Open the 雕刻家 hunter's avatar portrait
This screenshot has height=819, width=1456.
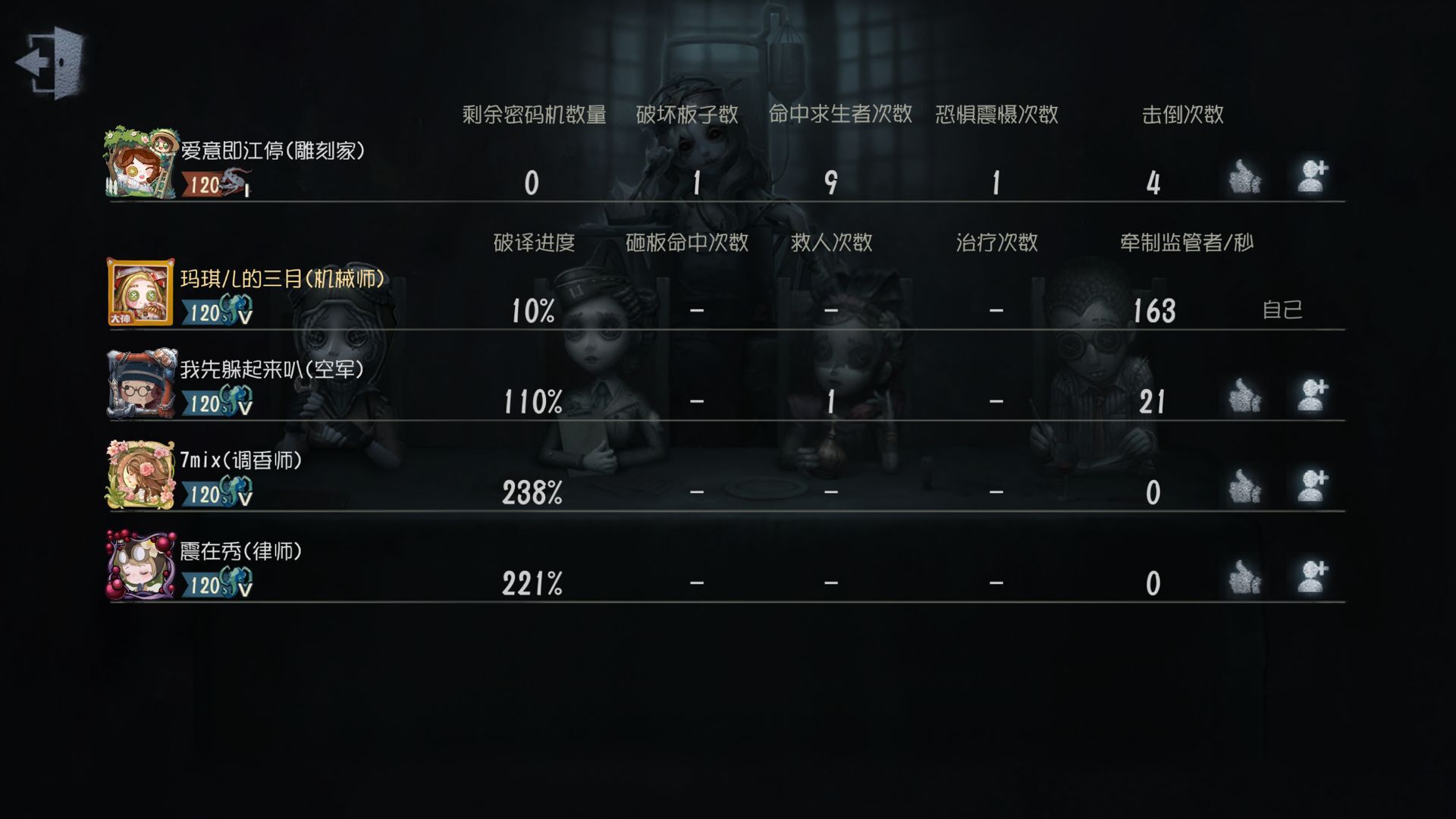[x=141, y=164]
